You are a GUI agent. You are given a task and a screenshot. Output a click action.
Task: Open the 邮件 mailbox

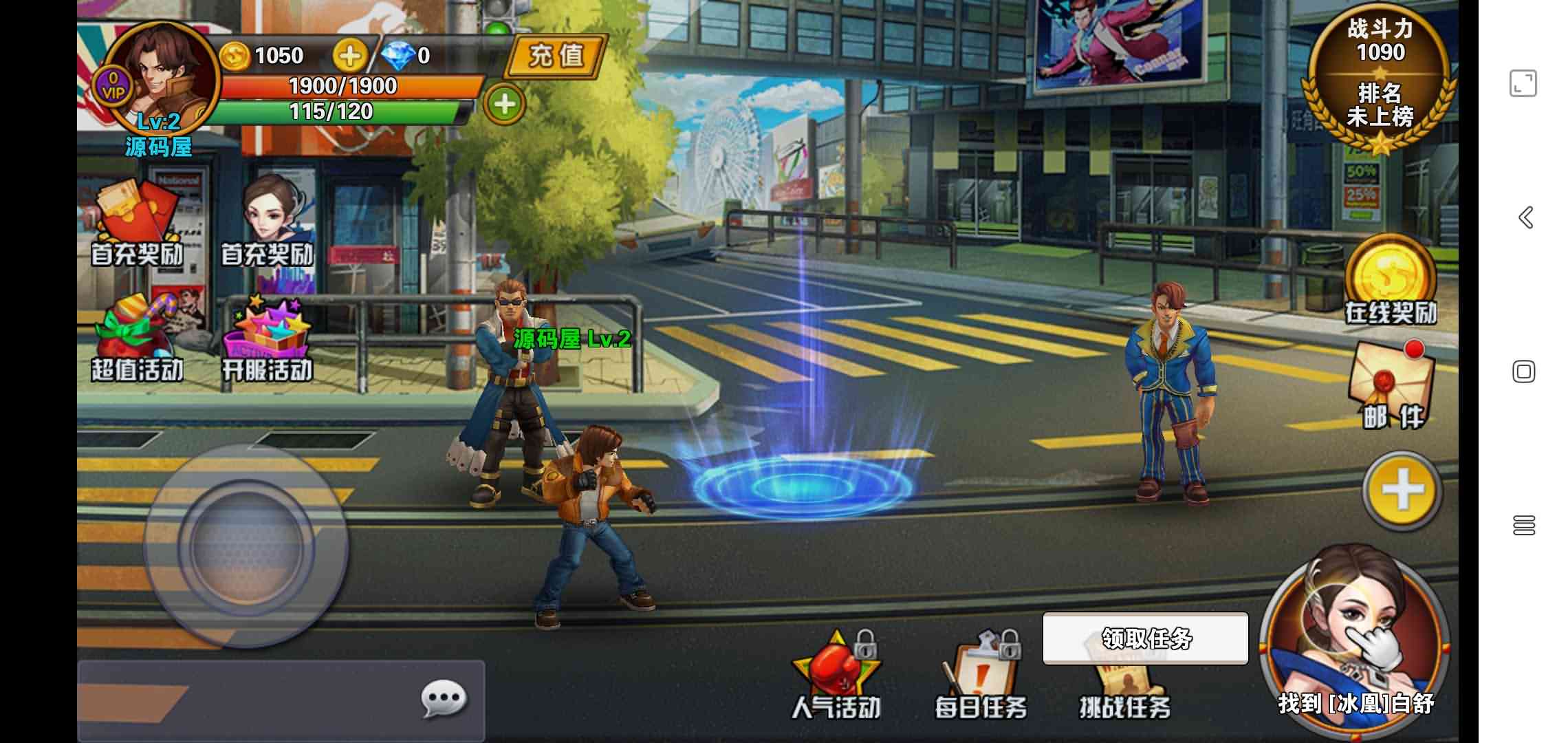click(1392, 385)
